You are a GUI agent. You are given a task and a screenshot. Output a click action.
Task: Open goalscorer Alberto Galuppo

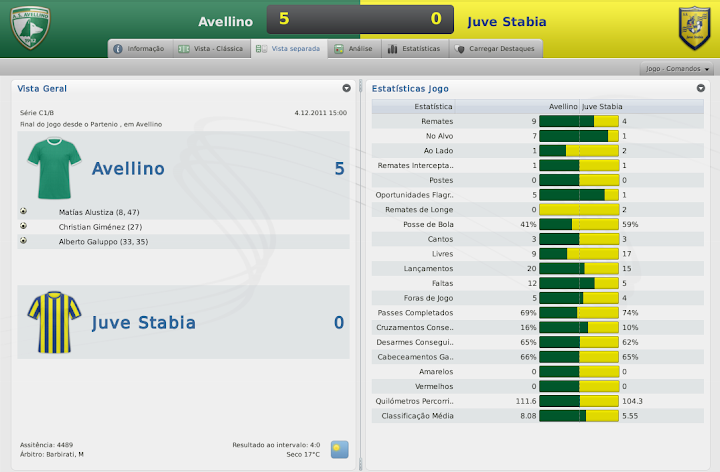pyautogui.click(x=103, y=242)
